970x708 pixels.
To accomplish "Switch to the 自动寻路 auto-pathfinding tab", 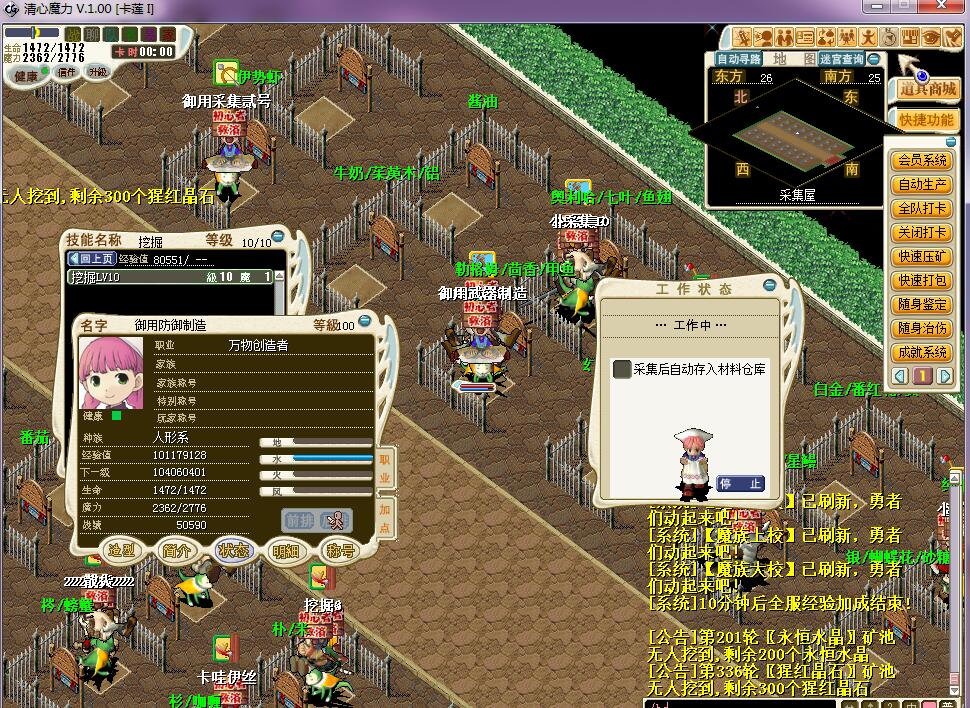I will tap(739, 59).
